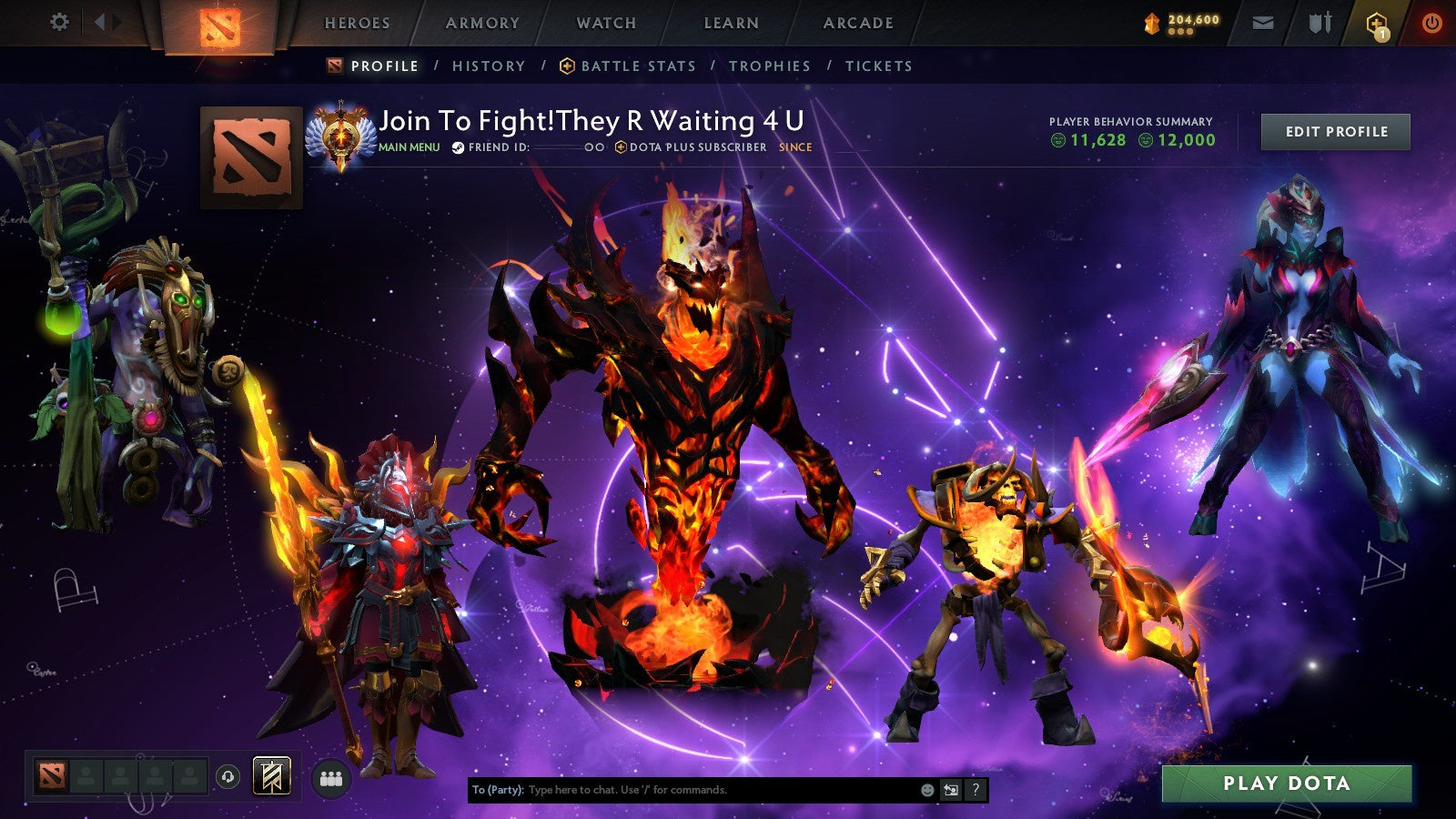Click the party chat input field

click(682, 790)
